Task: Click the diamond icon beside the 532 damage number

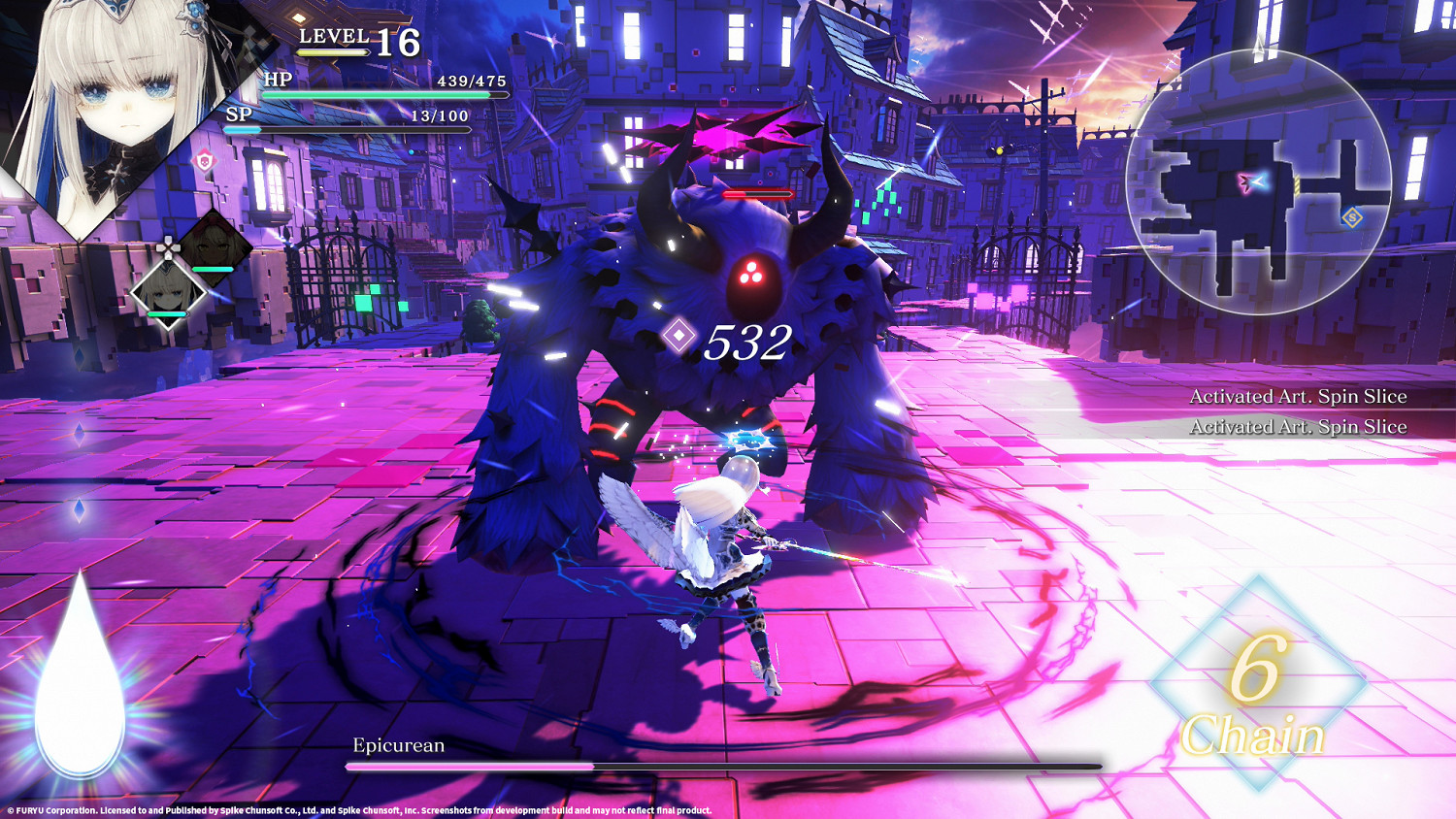Action: tap(679, 337)
